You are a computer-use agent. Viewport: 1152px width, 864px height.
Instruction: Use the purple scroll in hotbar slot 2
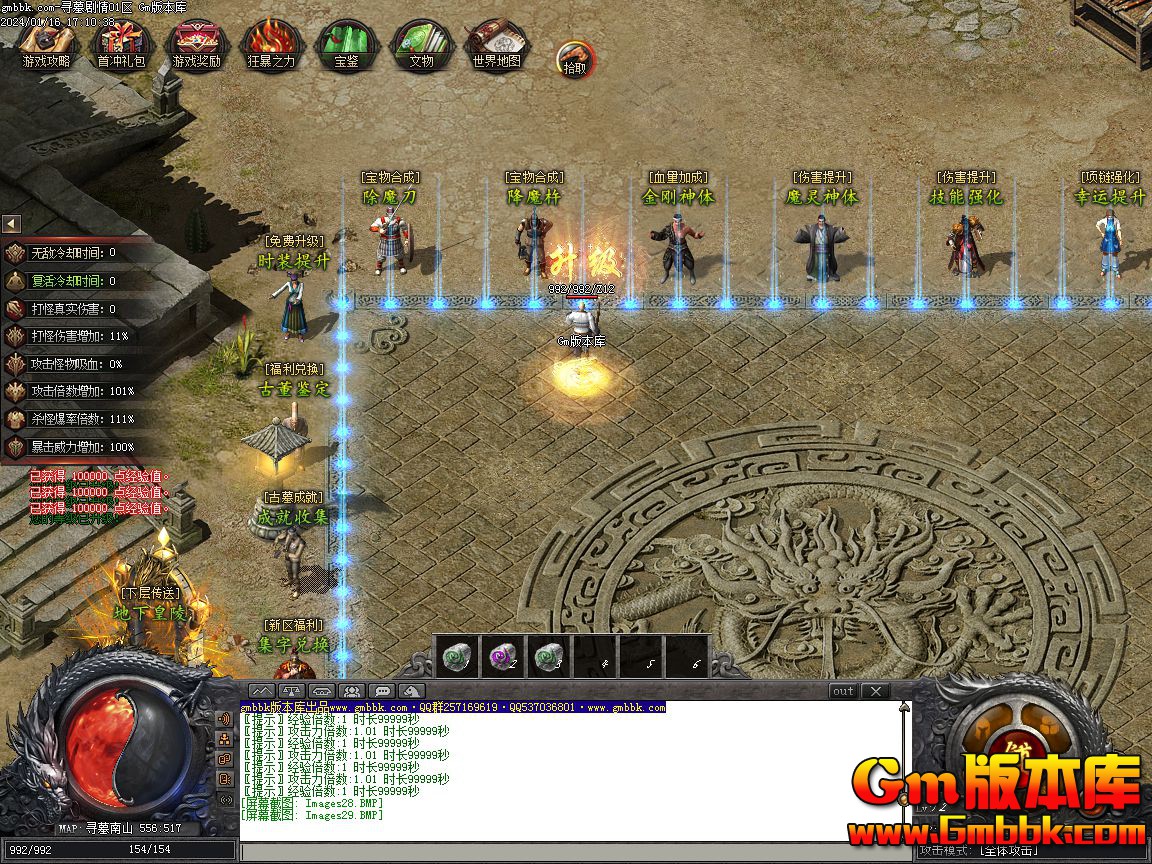tap(504, 656)
